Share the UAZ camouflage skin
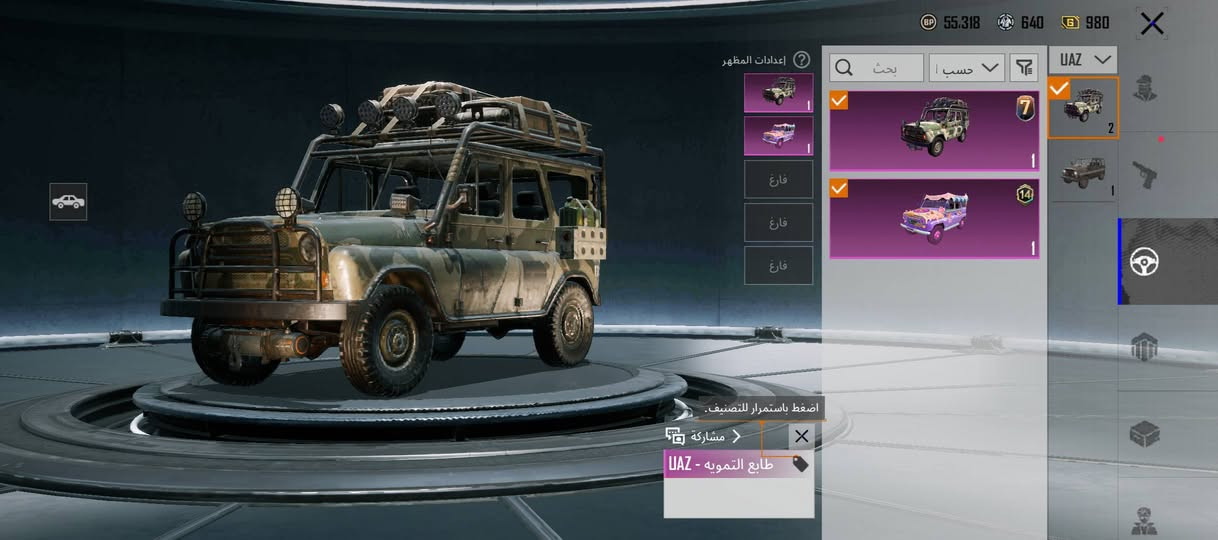Viewport: 1218px width, 540px height. pos(702,436)
